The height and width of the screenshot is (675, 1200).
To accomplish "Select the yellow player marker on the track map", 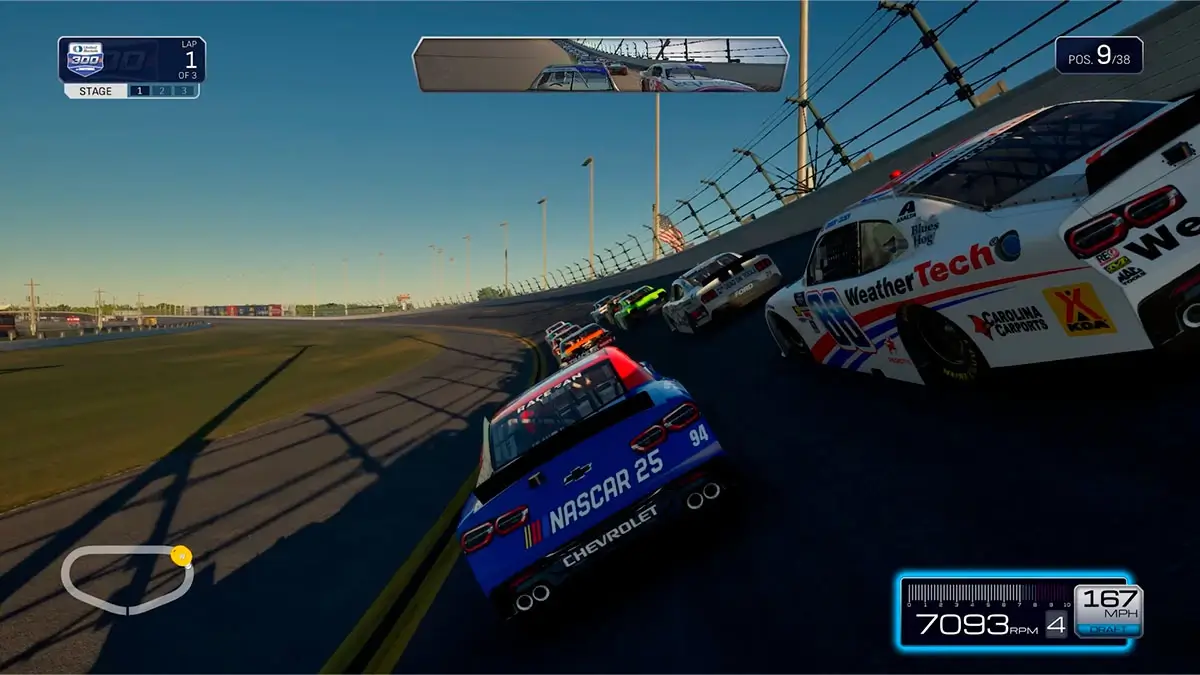I will (x=181, y=554).
